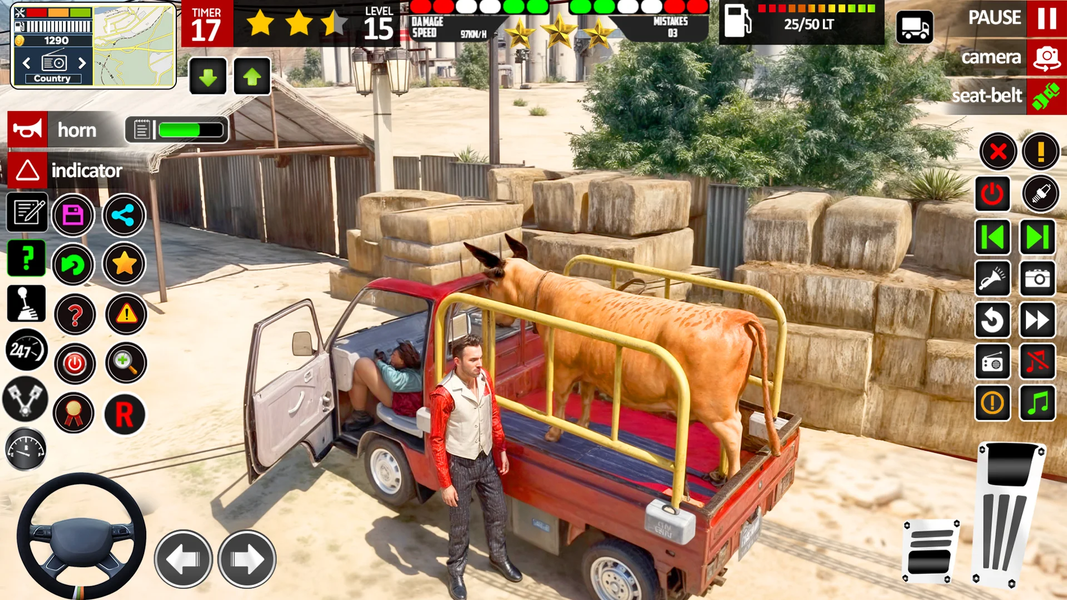Viewport: 1067px width, 600px height.
Task: Go to the previous radio station
Action: click(x=993, y=237)
